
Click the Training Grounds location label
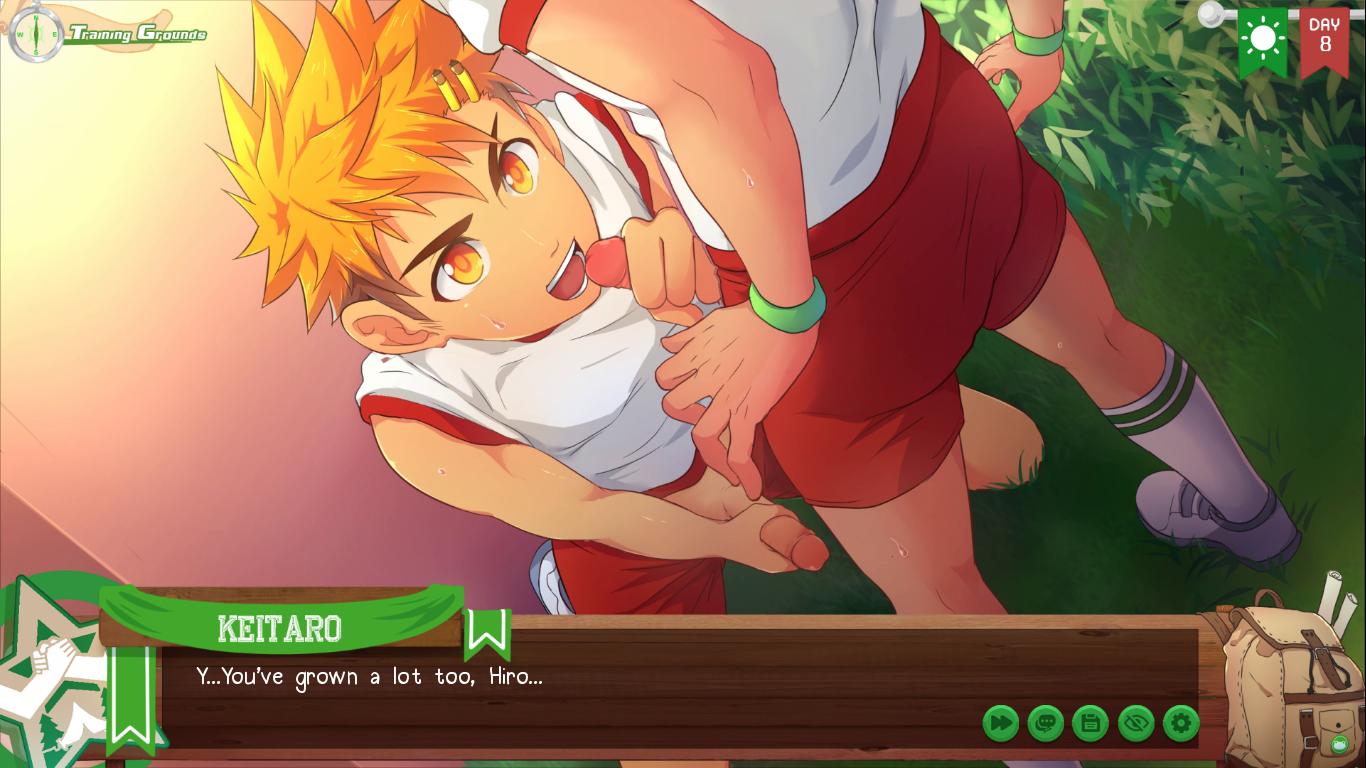click(137, 33)
